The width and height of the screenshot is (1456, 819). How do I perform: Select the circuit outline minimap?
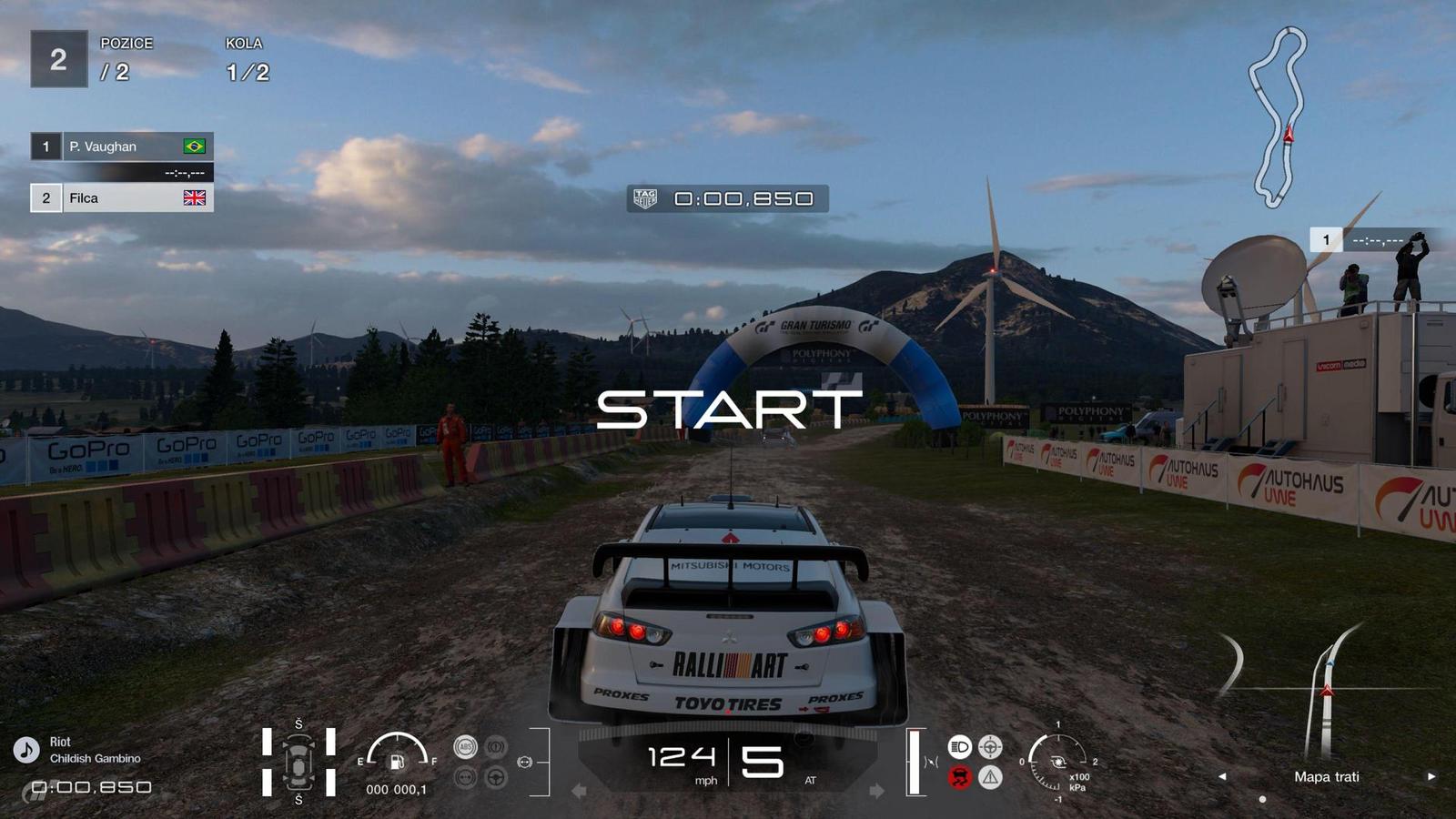point(1278,116)
